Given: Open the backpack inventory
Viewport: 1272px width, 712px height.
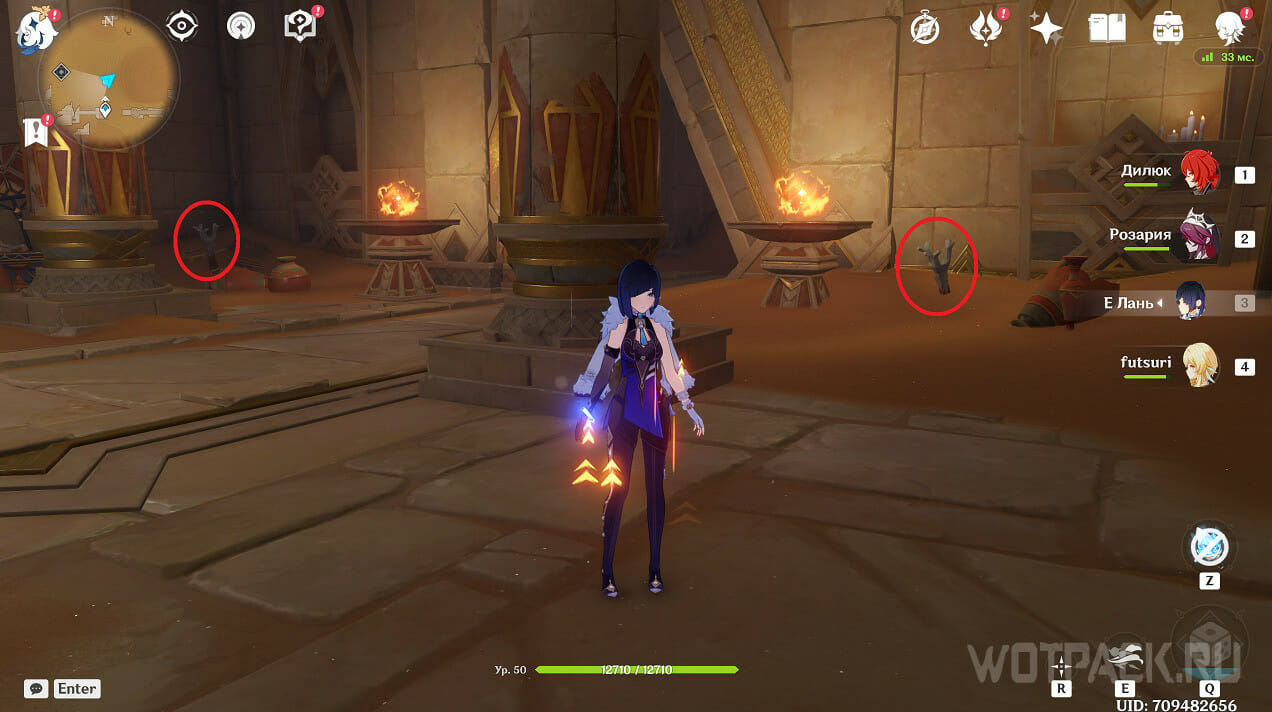Looking at the screenshot, I should coord(1168,28).
